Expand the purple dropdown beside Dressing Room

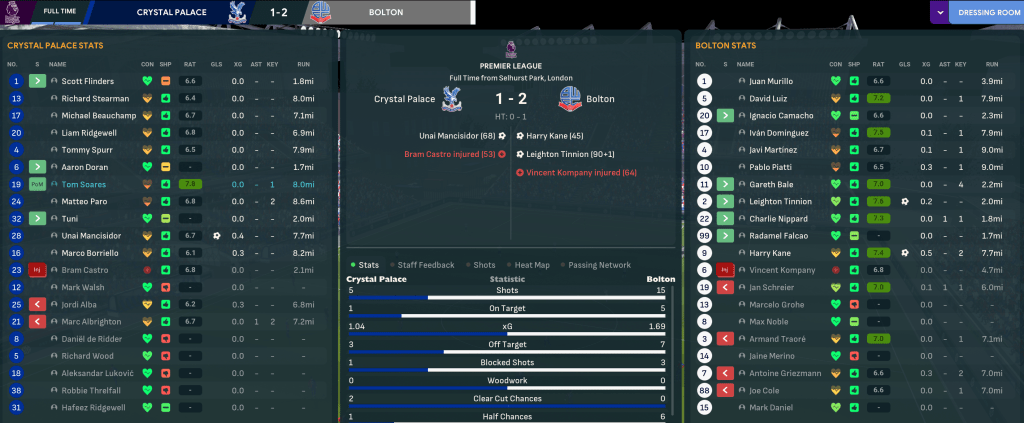click(938, 12)
